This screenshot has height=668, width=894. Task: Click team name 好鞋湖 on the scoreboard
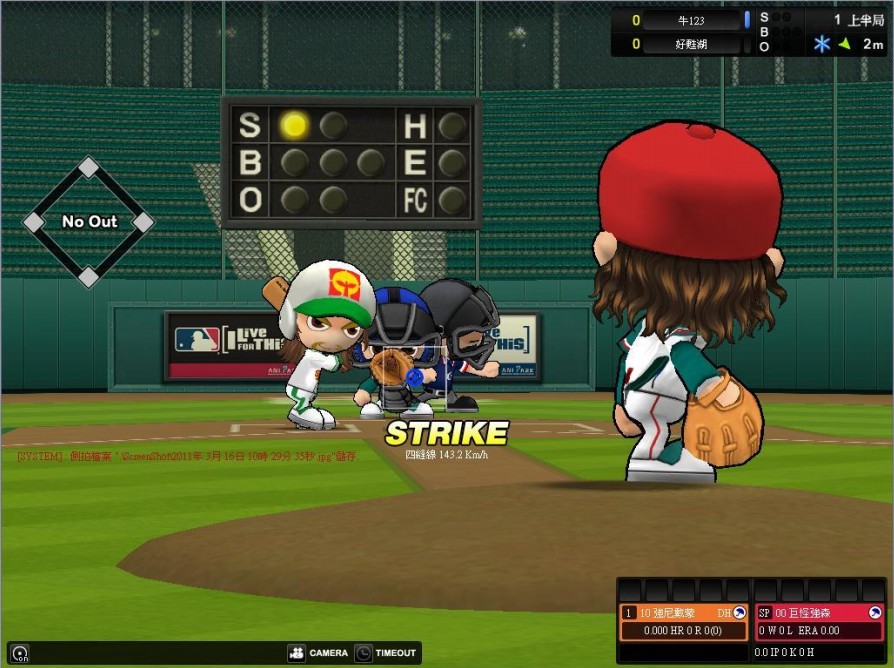click(x=693, y=44)
